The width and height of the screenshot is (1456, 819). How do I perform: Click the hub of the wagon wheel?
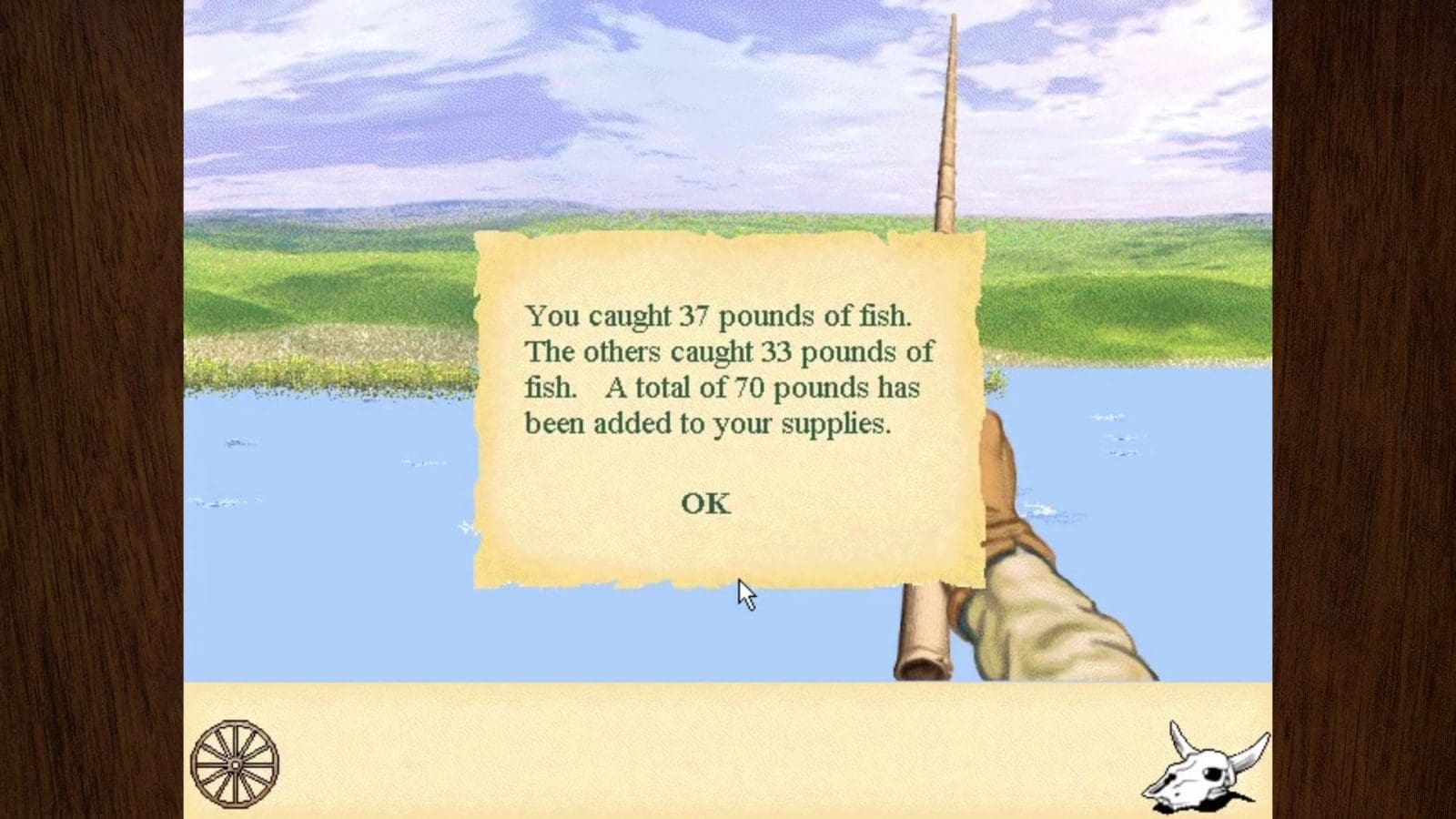235,764
